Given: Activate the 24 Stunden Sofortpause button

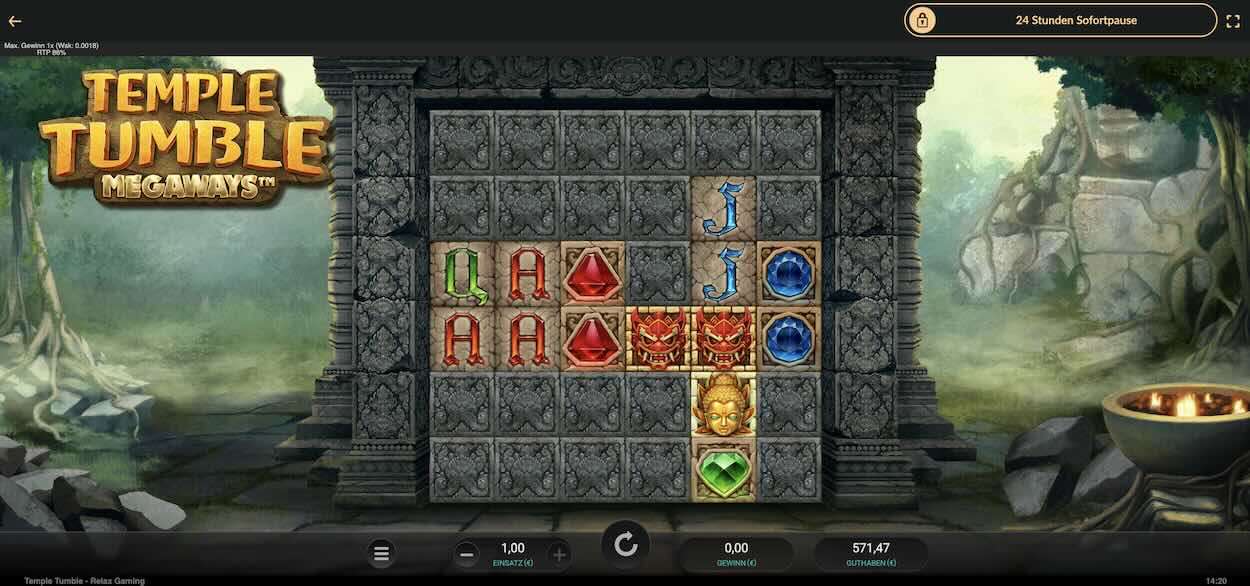Looking at the screenshot, I should tap(1061, 20).
